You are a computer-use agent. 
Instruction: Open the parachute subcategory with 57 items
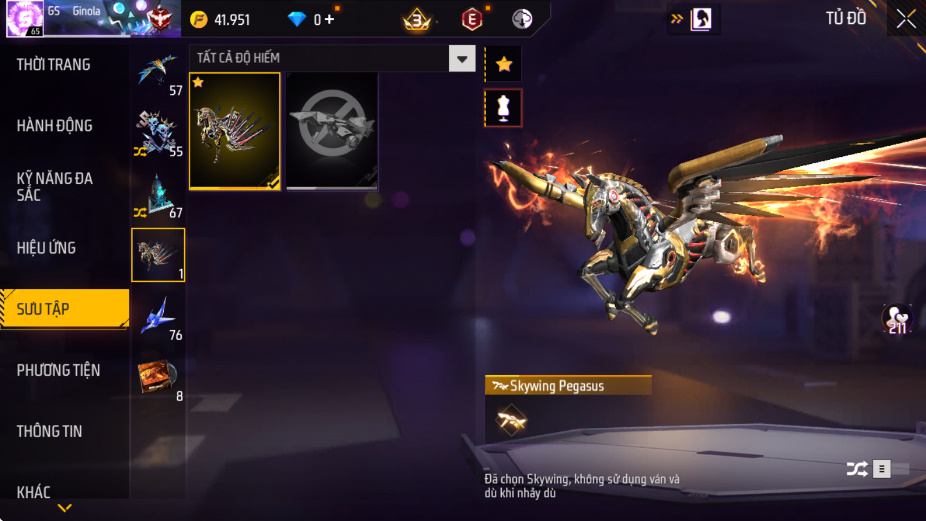[x=158, y=72]
